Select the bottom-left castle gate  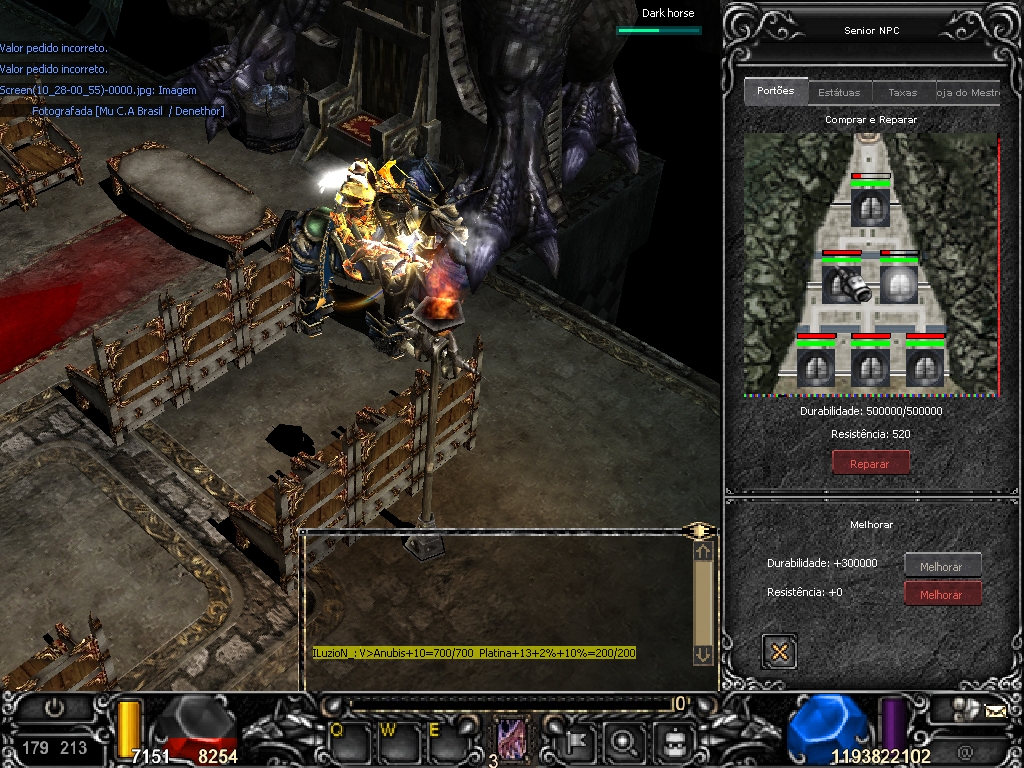pos(816,365)
